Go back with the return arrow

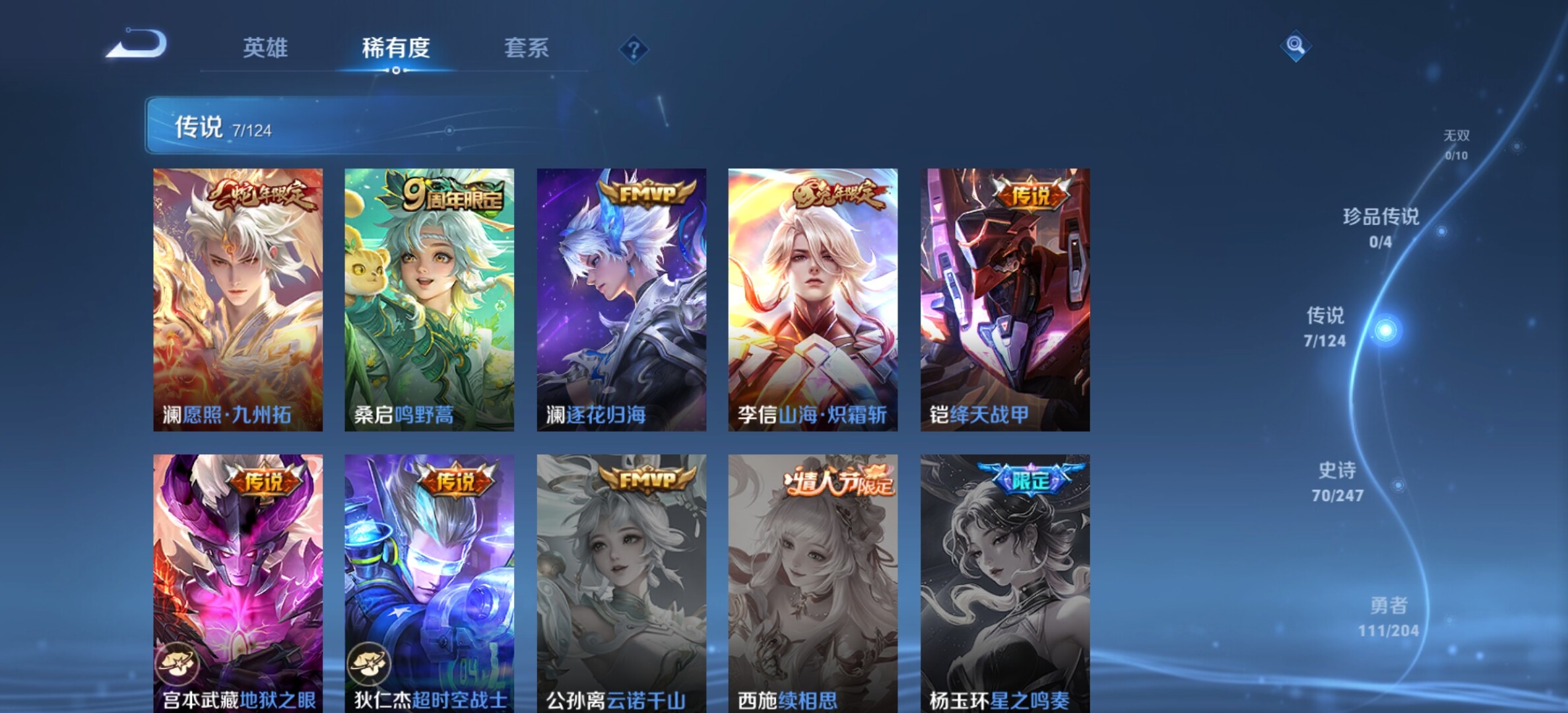point(137,44)
